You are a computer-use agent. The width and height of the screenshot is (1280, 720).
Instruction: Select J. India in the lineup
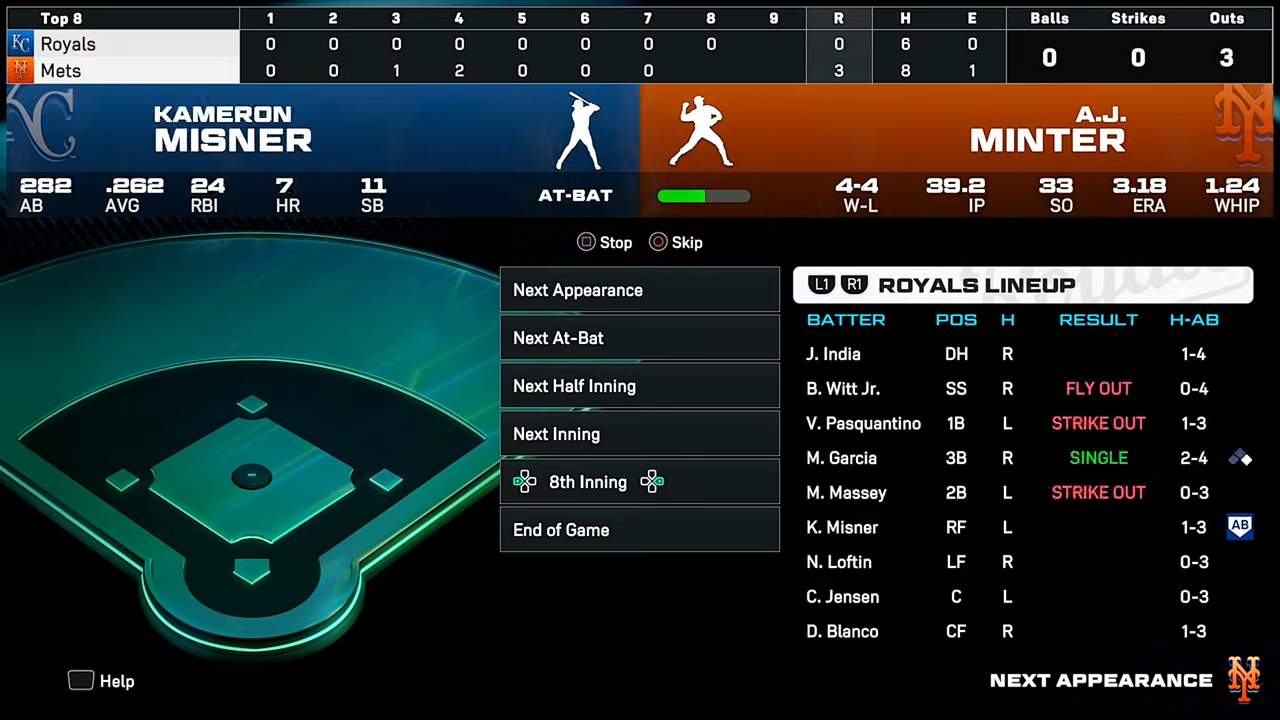coord(834,354)
